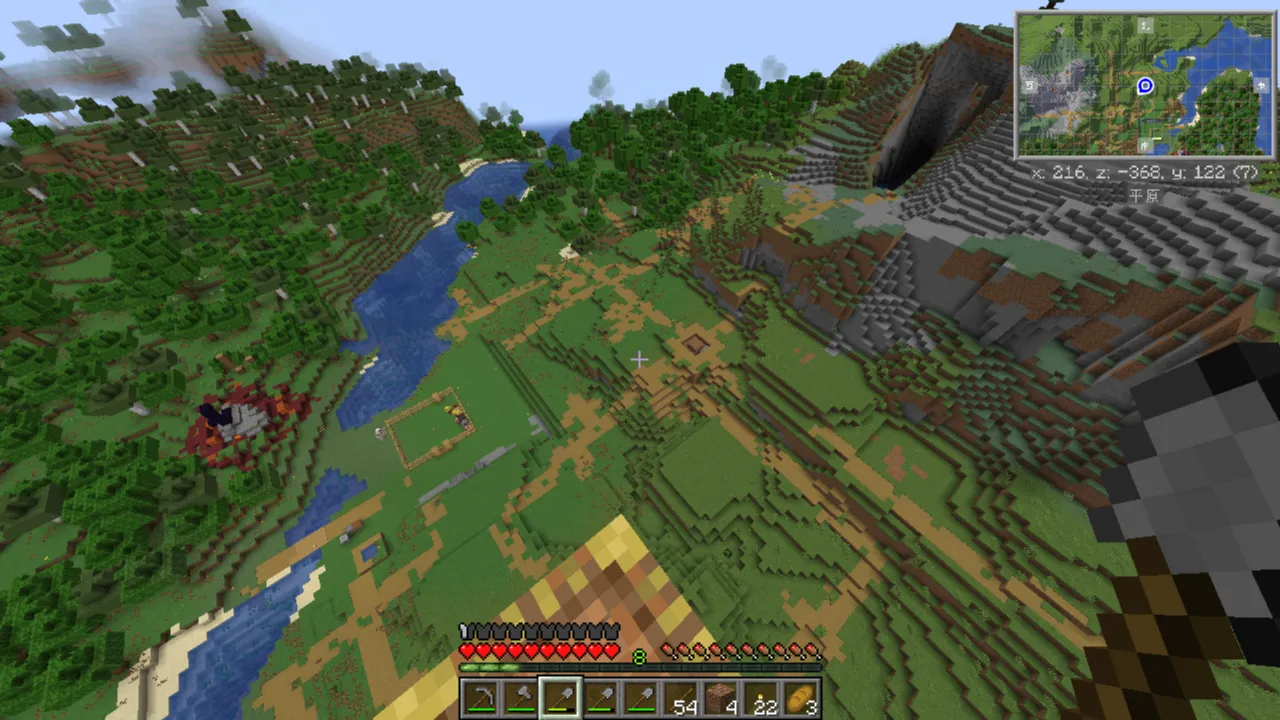Pick the stack of 22 torches
The height and width of the screenshot is (720, 1280).
[762, 698]
